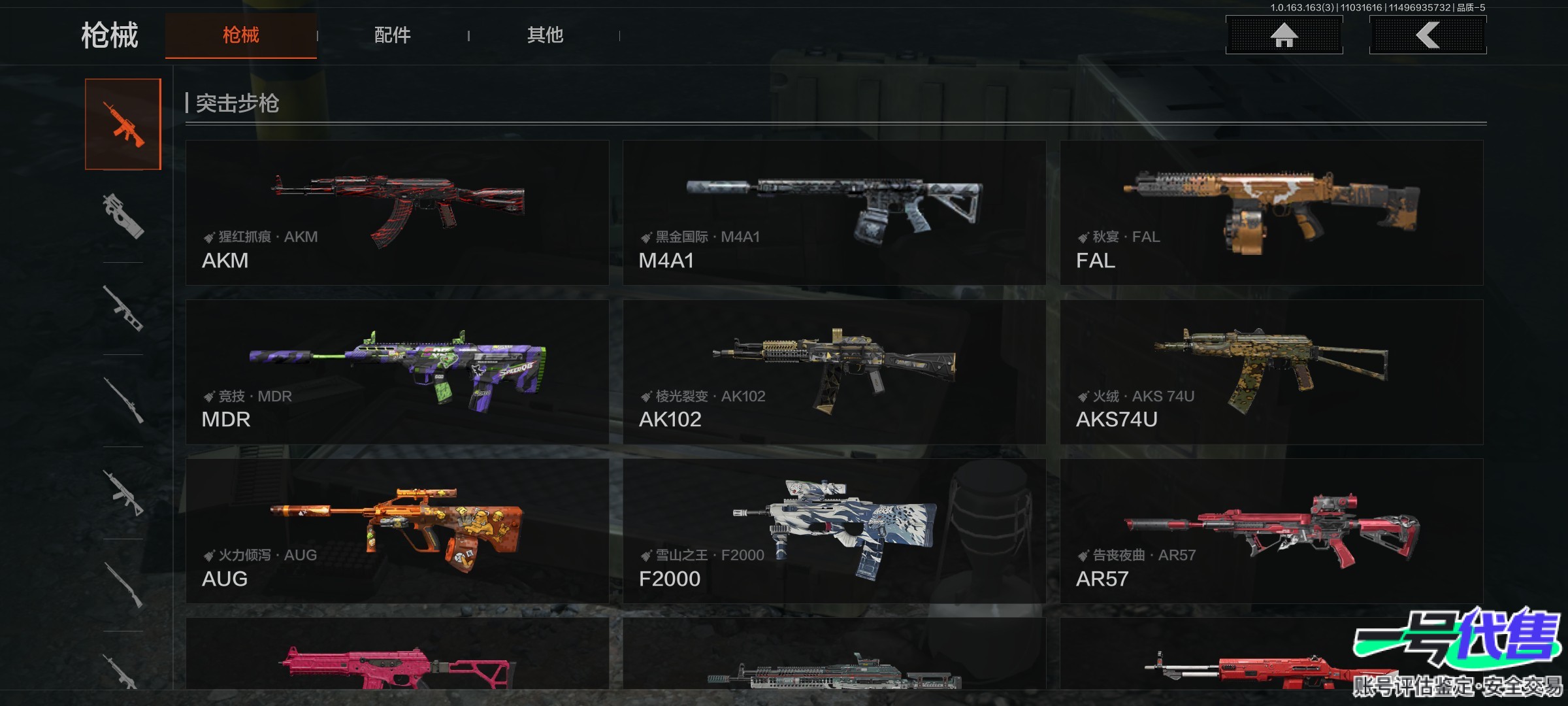
Task: Open the AK102 weapon card
Action: (834, 372)
